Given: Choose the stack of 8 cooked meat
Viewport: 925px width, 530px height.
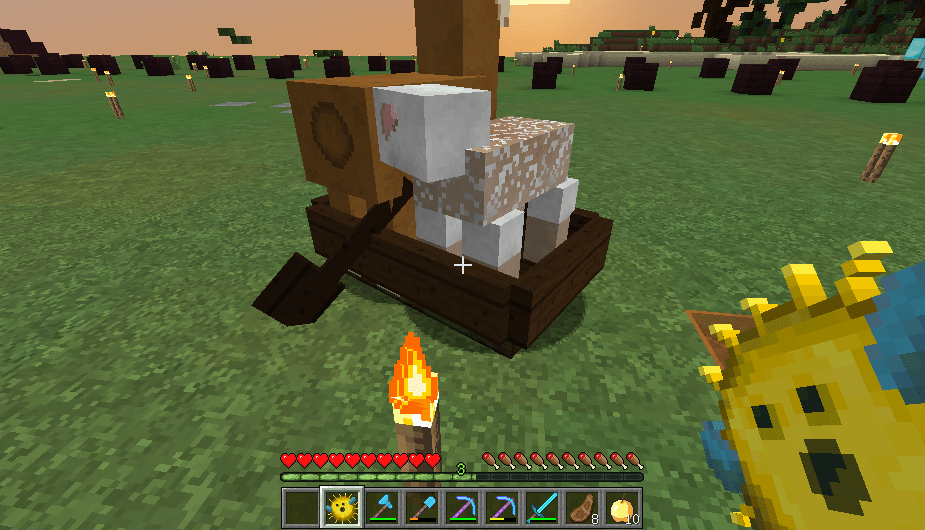Looking at the screenshot, I should click(582, 508).
